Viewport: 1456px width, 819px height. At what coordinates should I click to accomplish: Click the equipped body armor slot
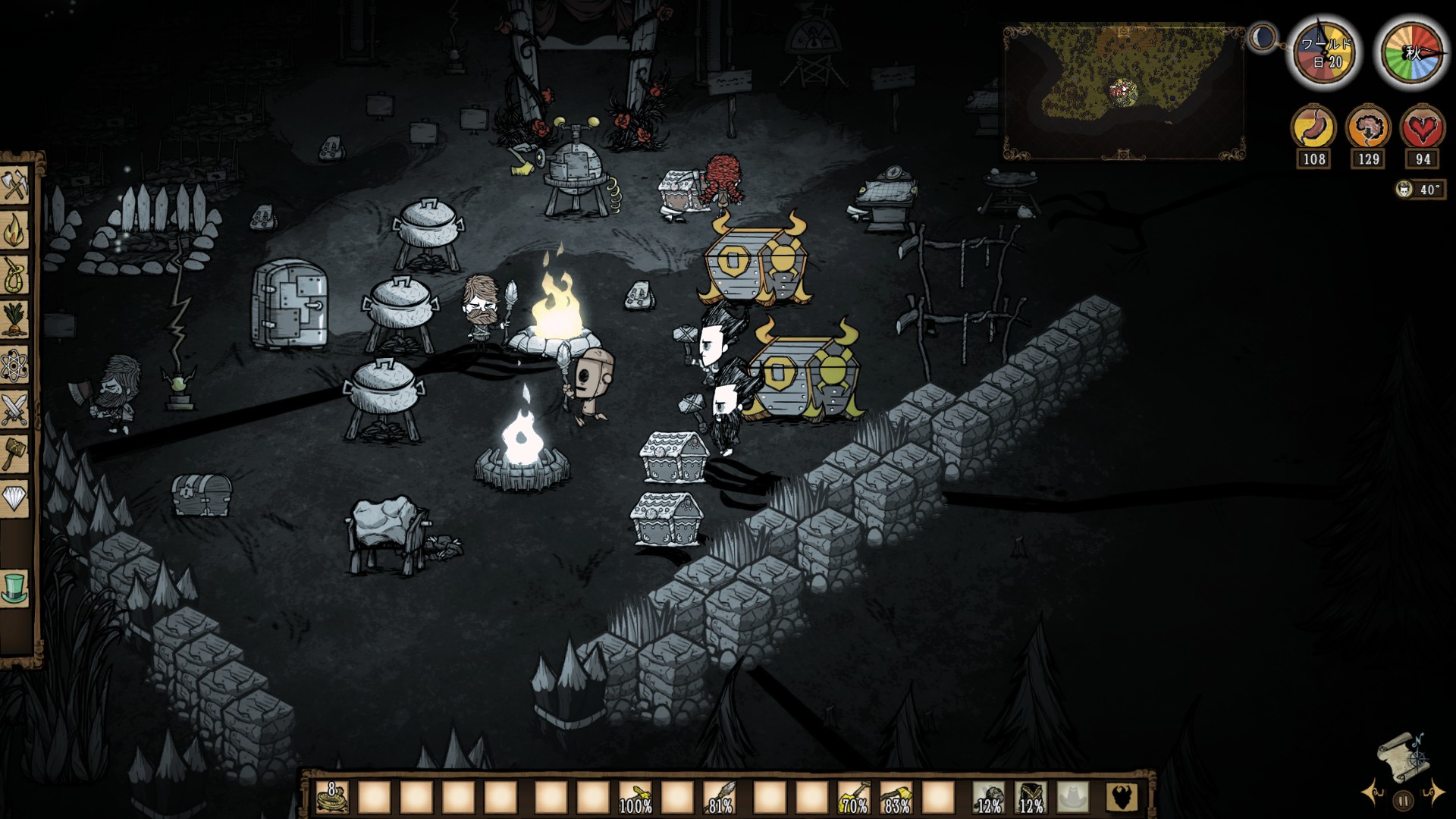click(1031, 798)
